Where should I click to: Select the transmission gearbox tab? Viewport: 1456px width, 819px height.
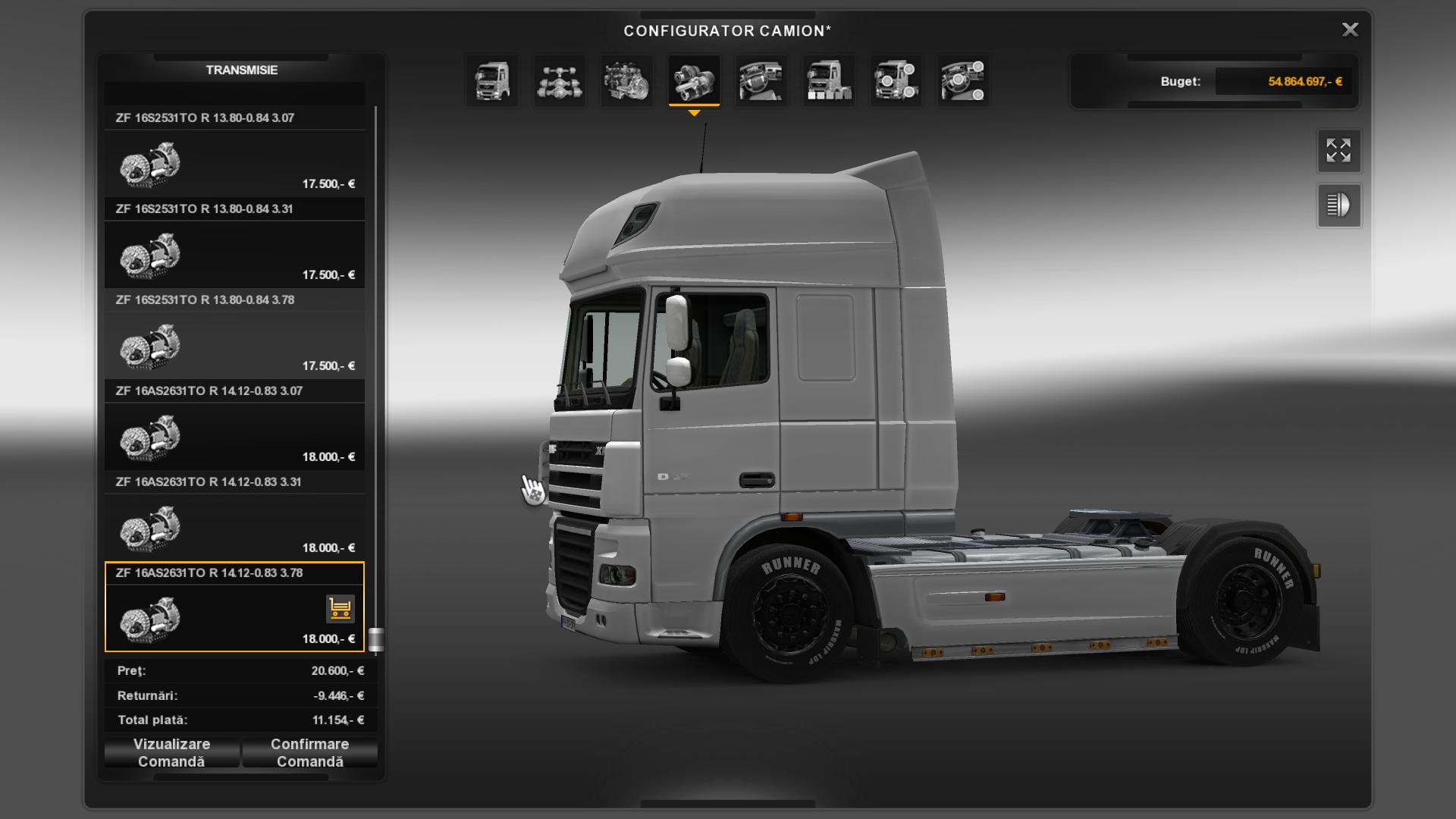coord(694,80)
